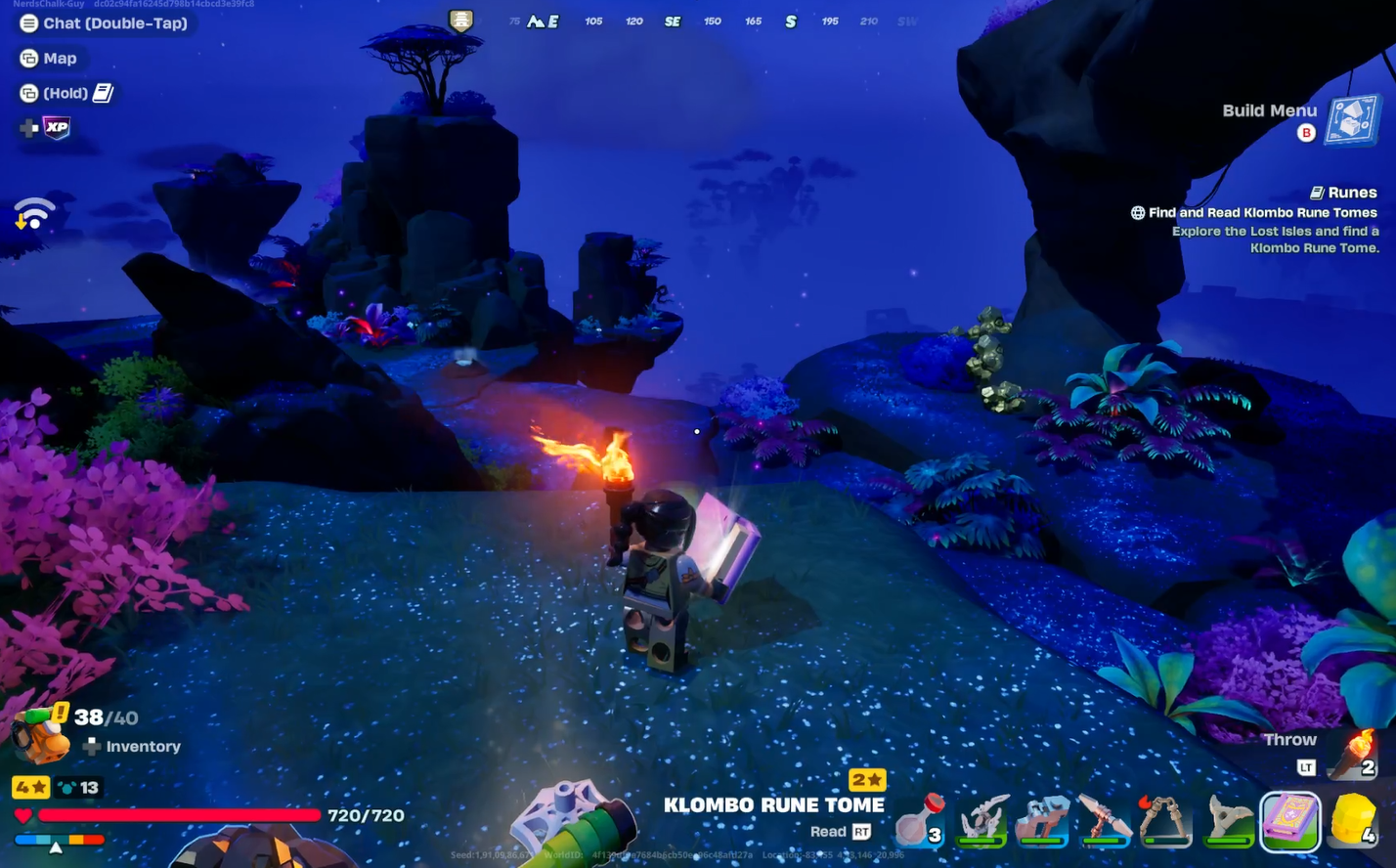
Task: Select the campfire kit in the hotbar
Action: click(1165, 821)
